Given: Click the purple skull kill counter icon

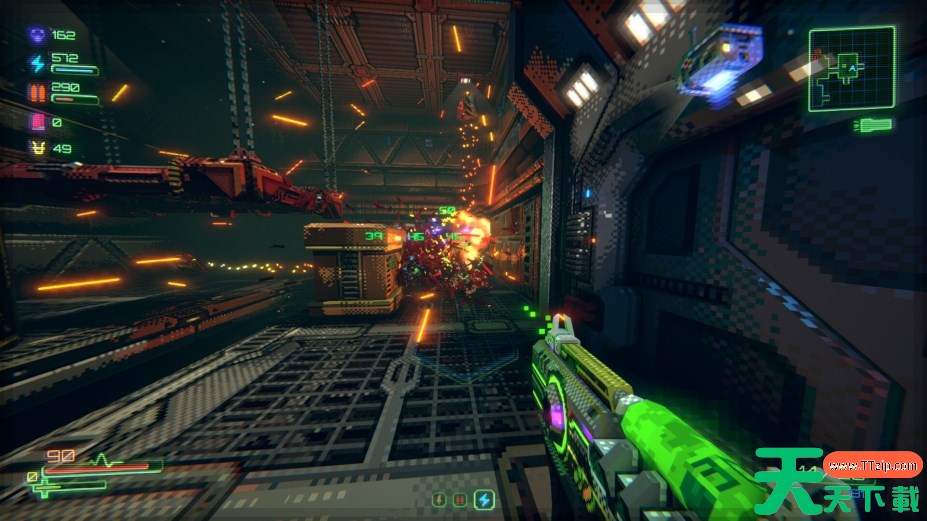Looking at the screenshot, I should (x=38, y=35).
